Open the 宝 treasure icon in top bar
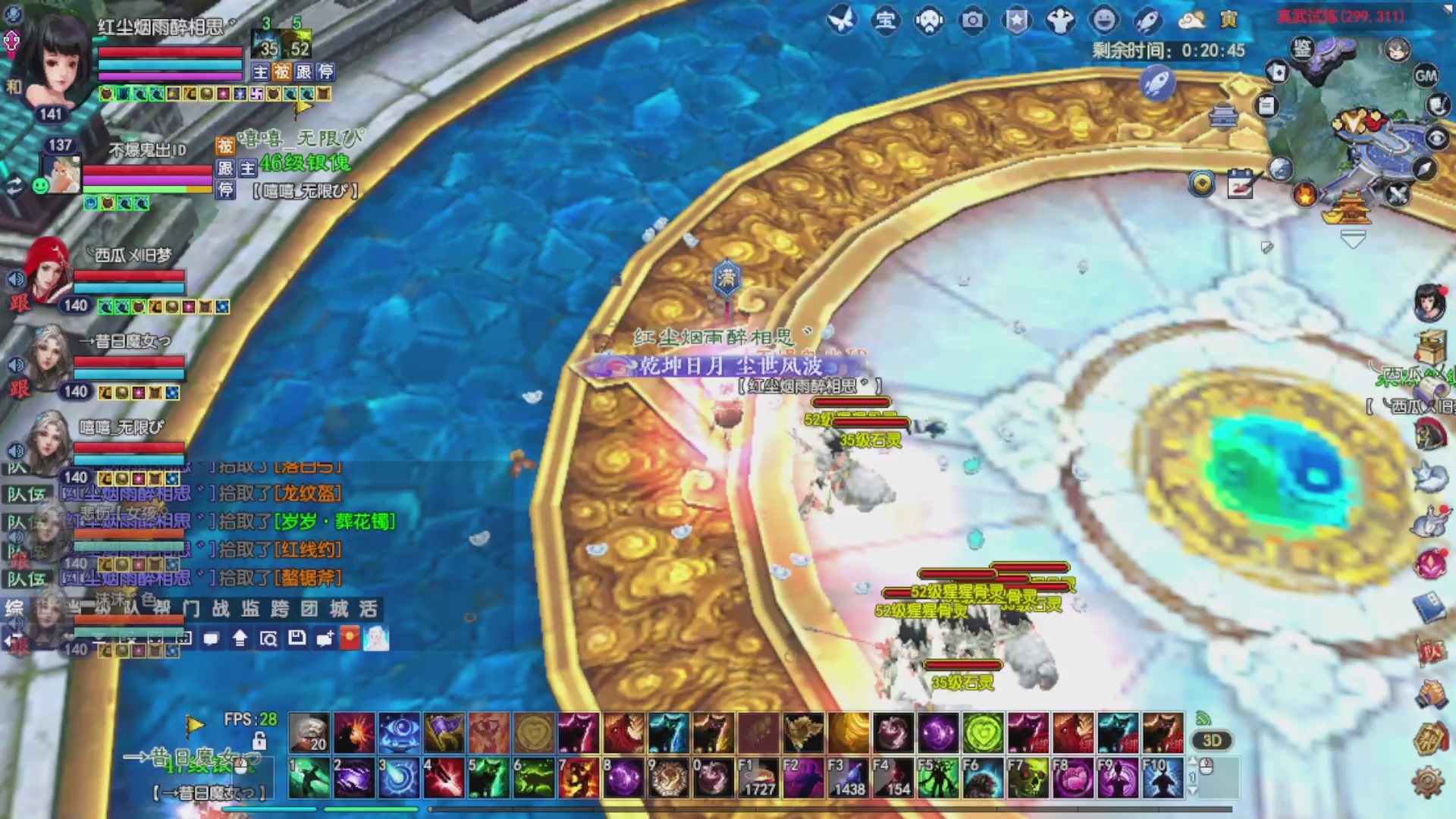This screenshot has height=819, width=1456. 885,20
